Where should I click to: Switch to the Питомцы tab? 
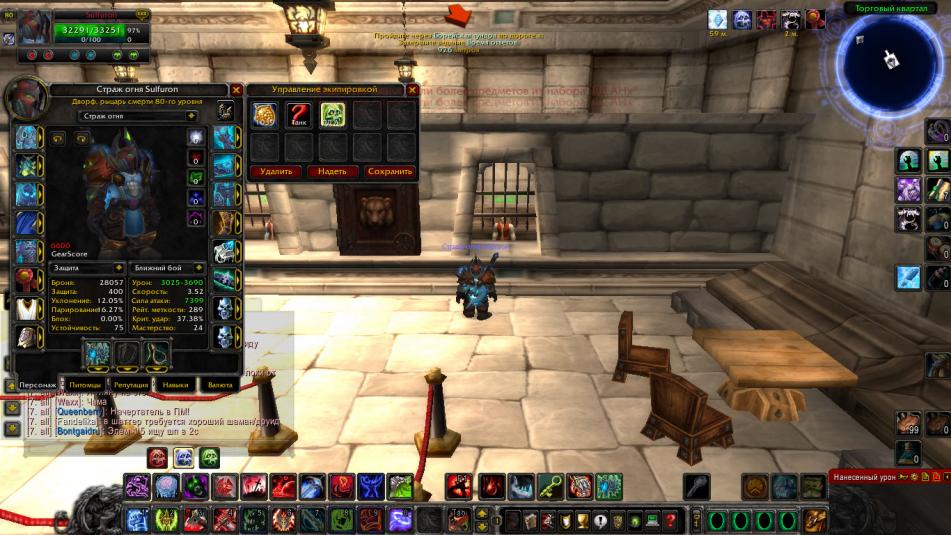[x=85, y=384]
